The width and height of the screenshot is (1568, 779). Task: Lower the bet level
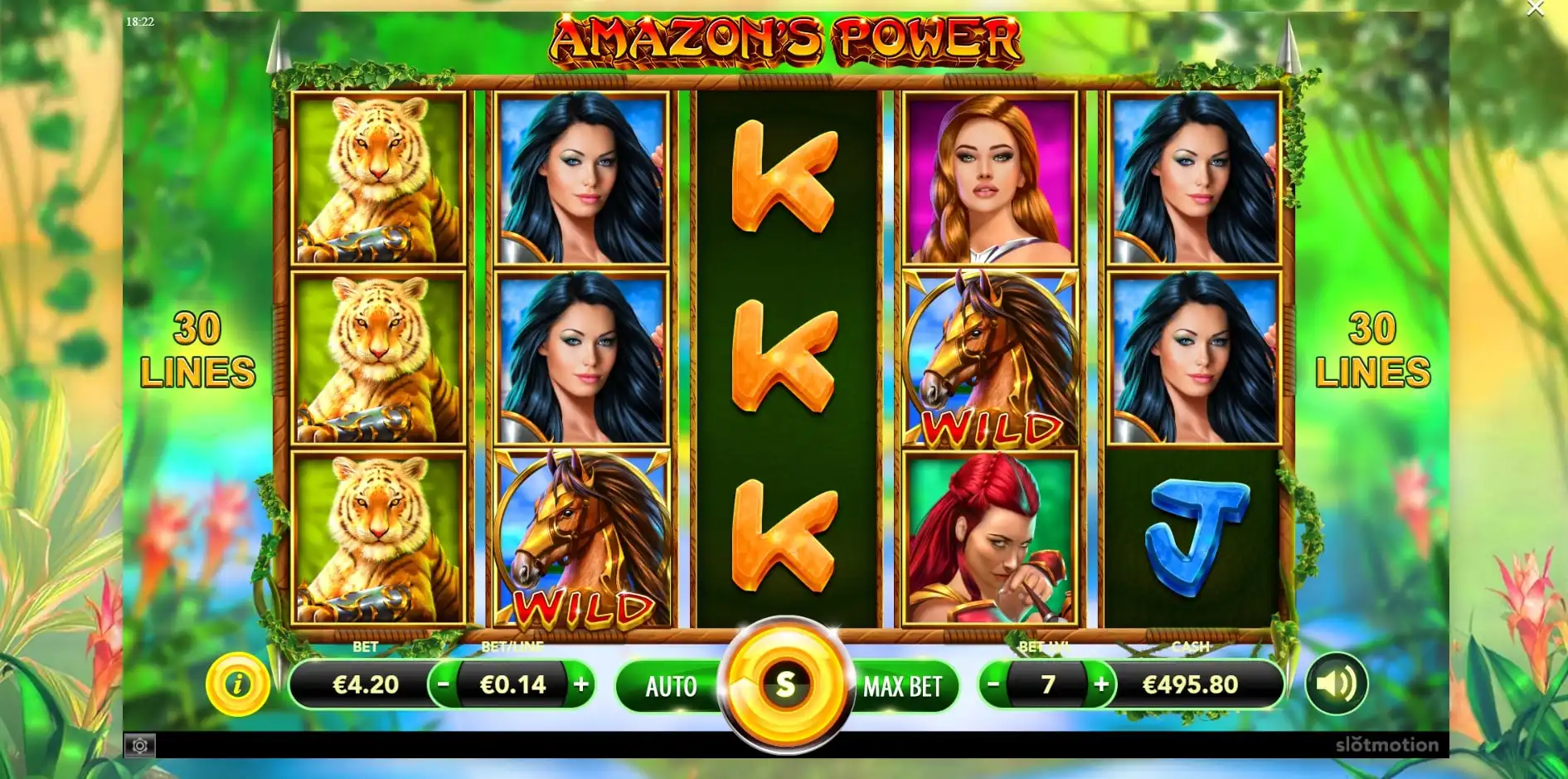993,684
